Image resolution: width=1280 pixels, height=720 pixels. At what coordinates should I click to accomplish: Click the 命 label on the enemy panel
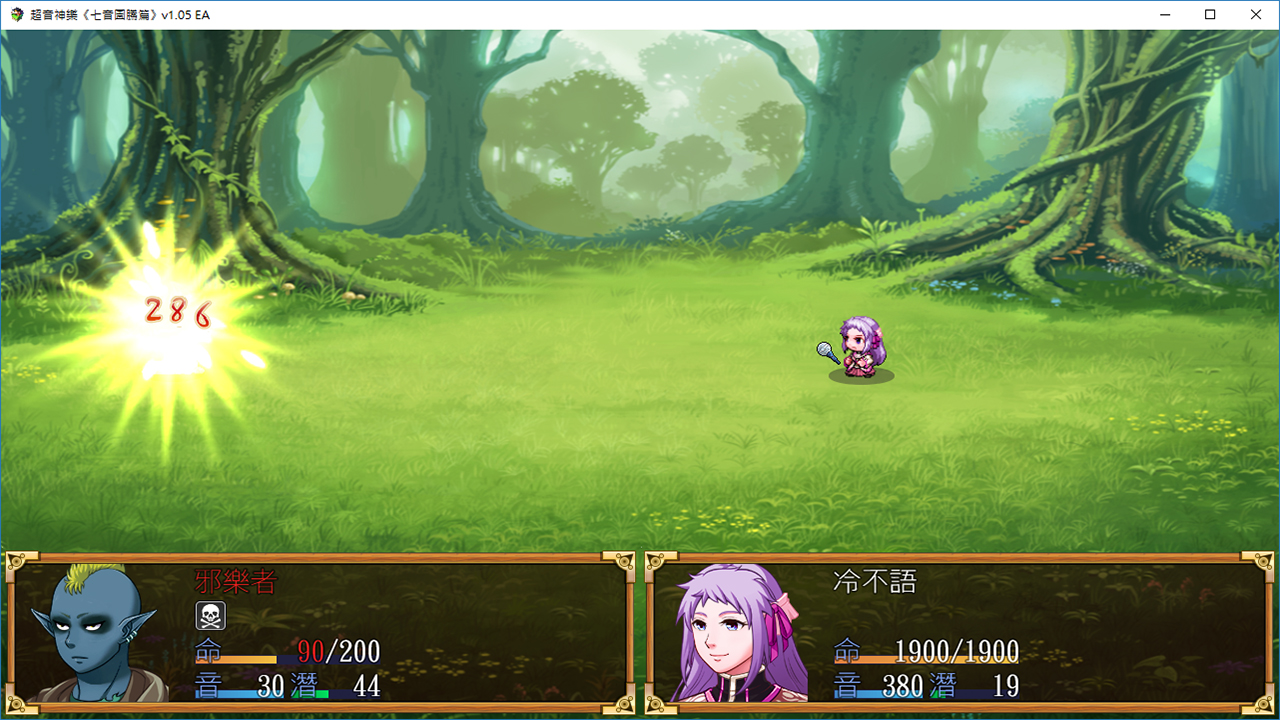click(x=205, y=651)
